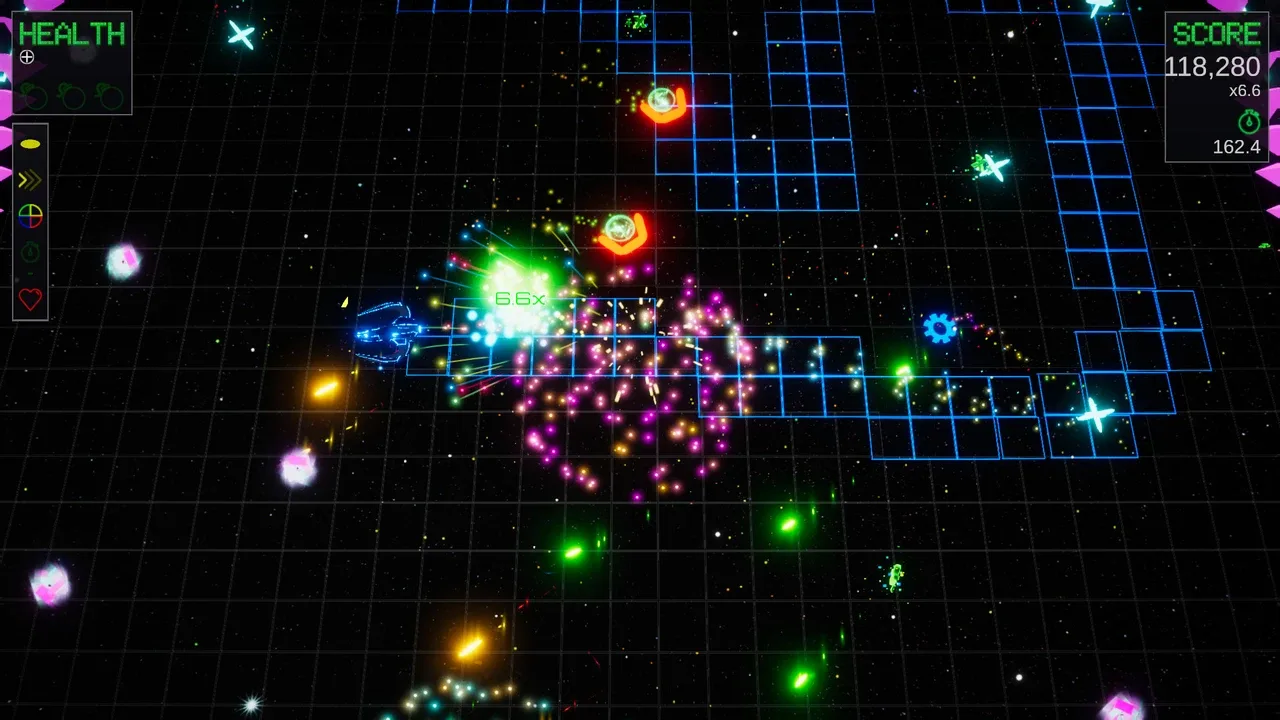Toggle the rightmost life indicator icon
The height and width of the screenshot is (720, 1280).
point(108,97)
